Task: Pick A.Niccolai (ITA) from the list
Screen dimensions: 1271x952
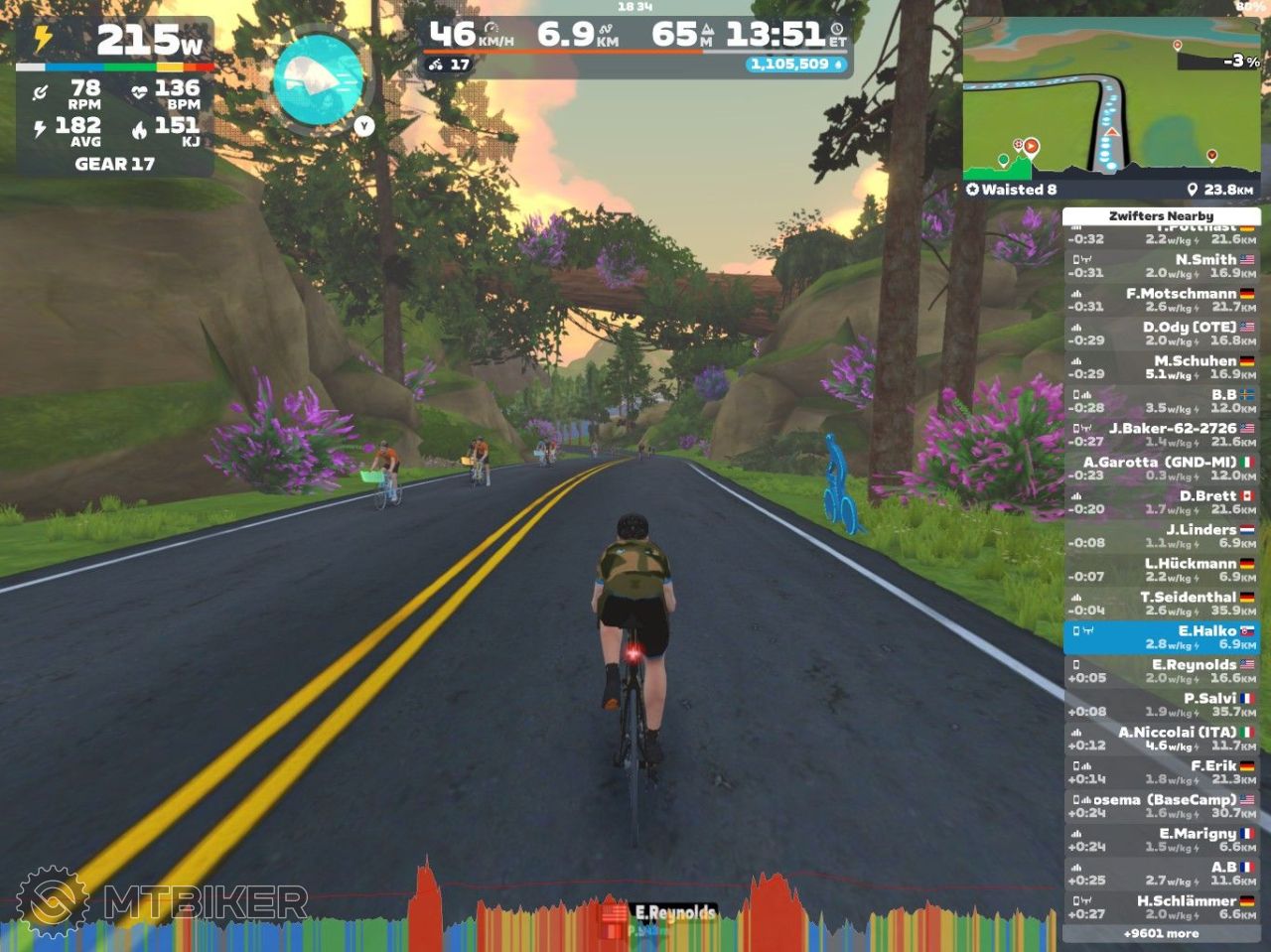Action: pyautogui.click(x=1161, y=739)
